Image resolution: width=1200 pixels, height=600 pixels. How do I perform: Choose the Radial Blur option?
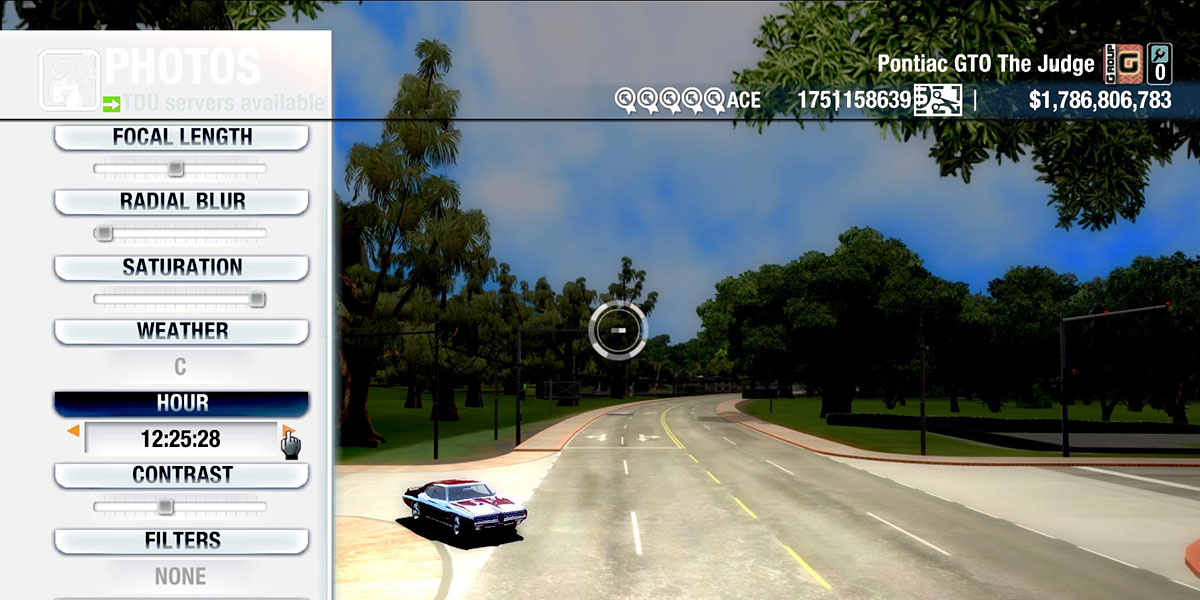(181, 202)
